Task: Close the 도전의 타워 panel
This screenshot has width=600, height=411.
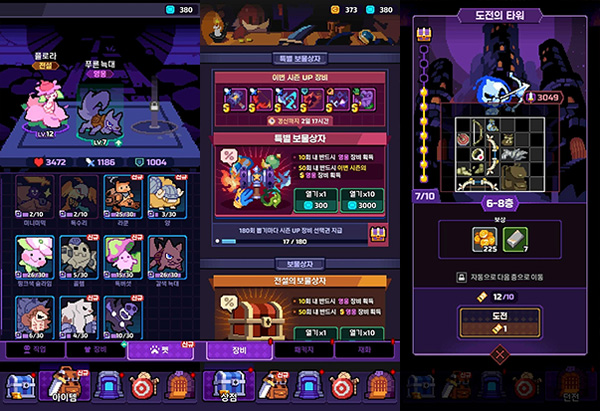Action: click(x=497, y=353)
